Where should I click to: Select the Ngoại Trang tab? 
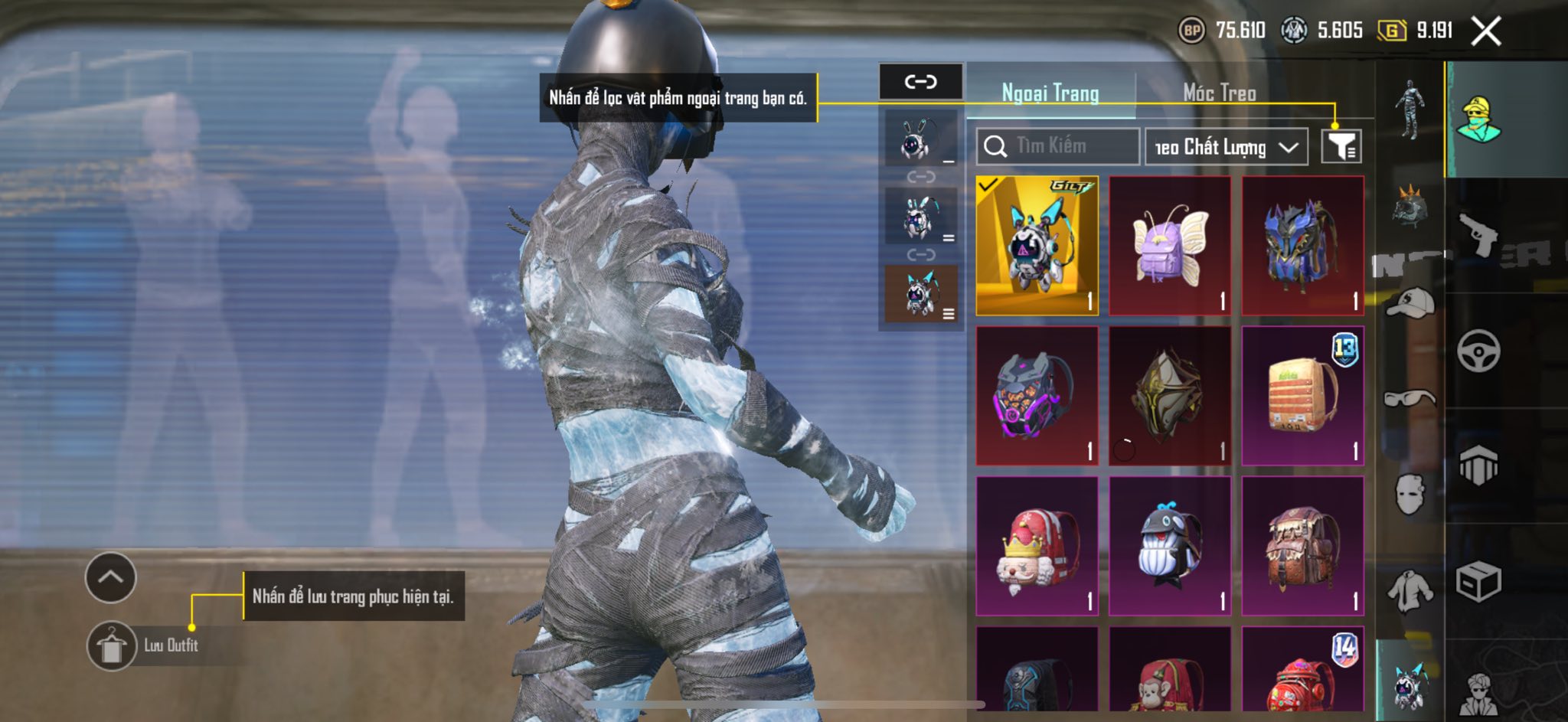coord(1050,93)
